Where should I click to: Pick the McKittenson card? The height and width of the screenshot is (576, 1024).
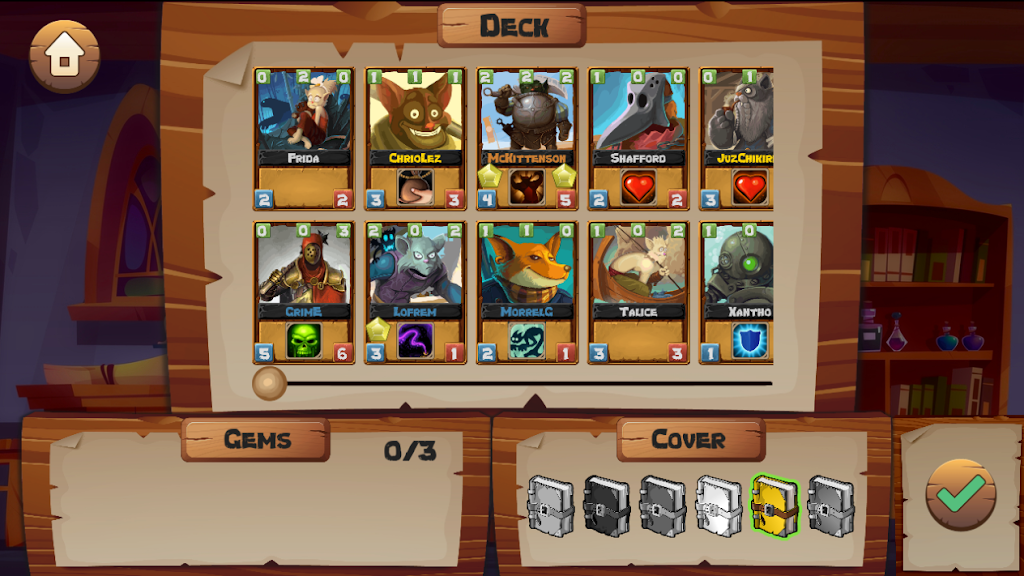click(526, 138)
